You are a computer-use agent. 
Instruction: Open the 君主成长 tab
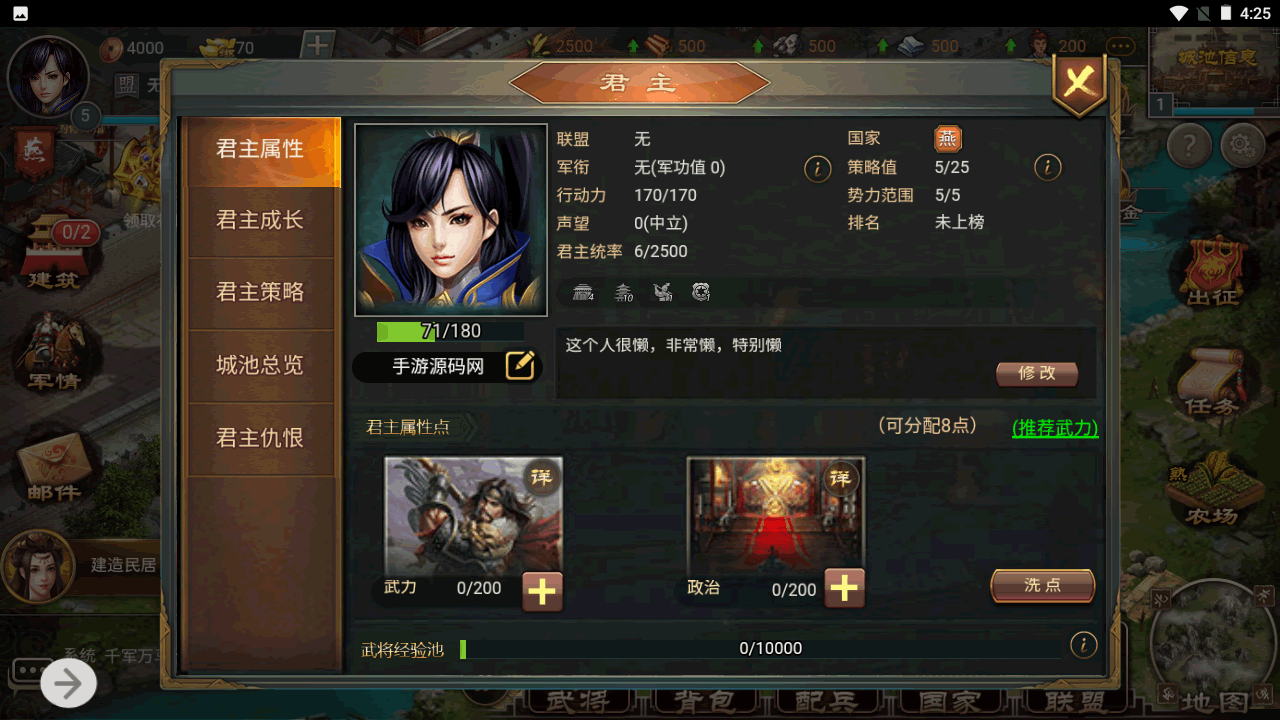click(x=260, y=220)
